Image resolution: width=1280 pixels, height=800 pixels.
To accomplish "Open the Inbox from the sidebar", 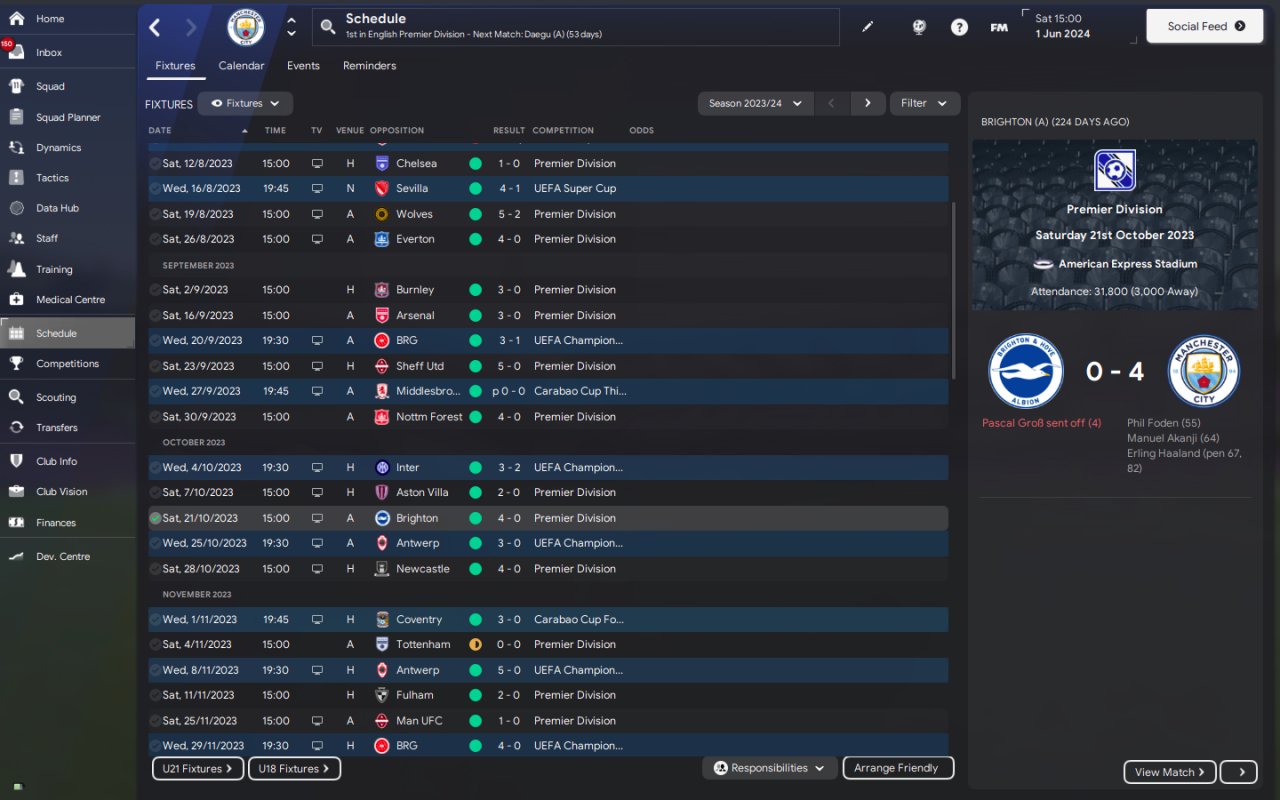I will (x=49, y=53).
